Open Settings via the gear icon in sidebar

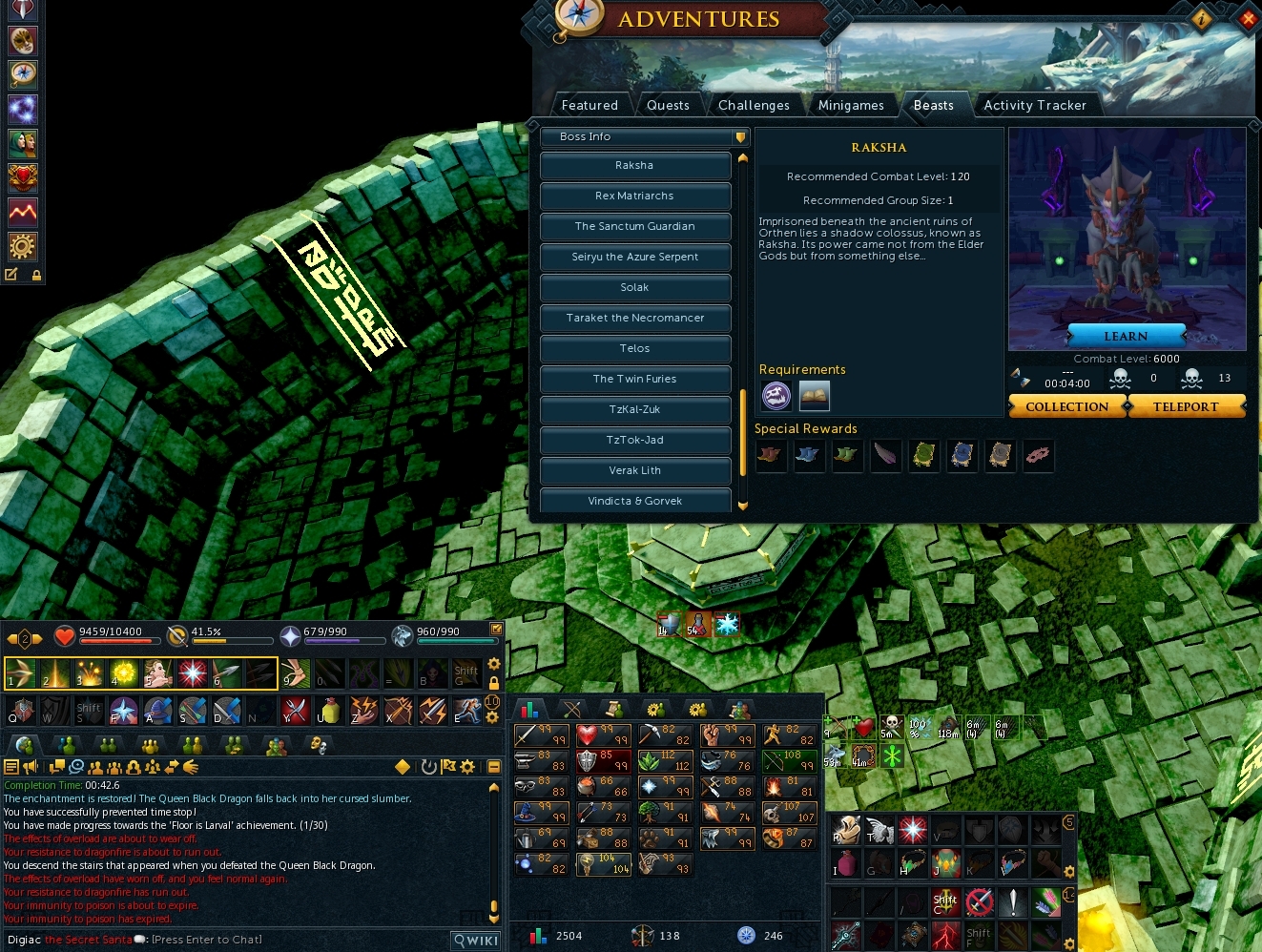click(x=23, y=246)
